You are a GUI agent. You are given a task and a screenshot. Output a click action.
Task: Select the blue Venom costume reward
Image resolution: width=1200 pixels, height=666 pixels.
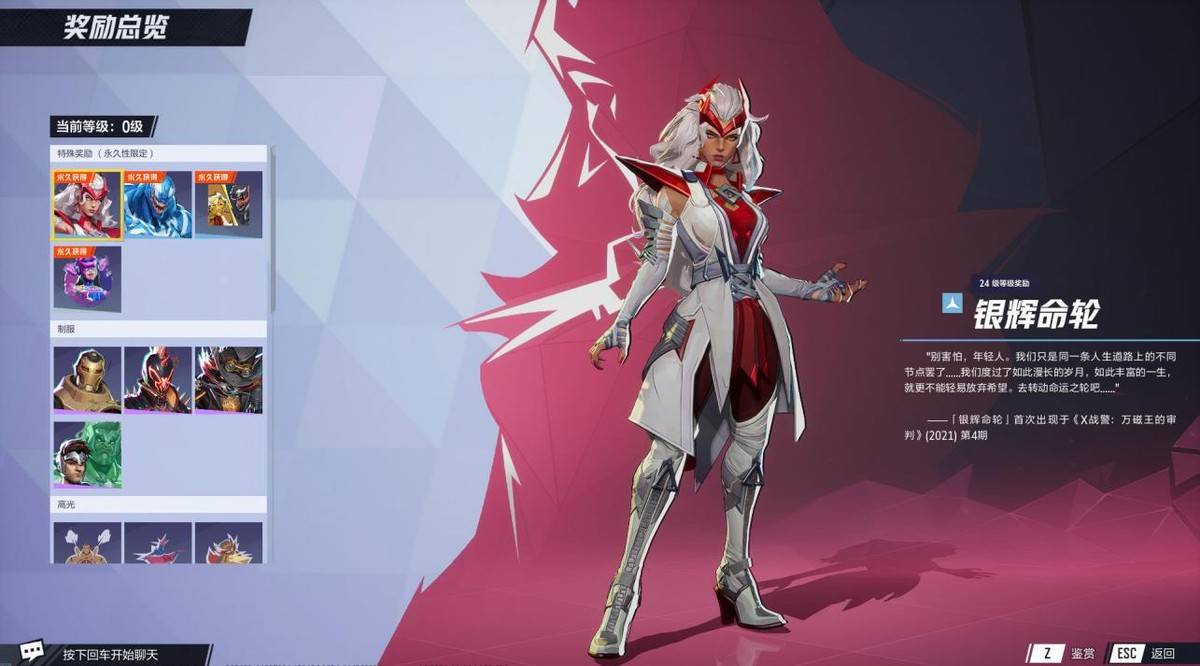coord(158,205)
